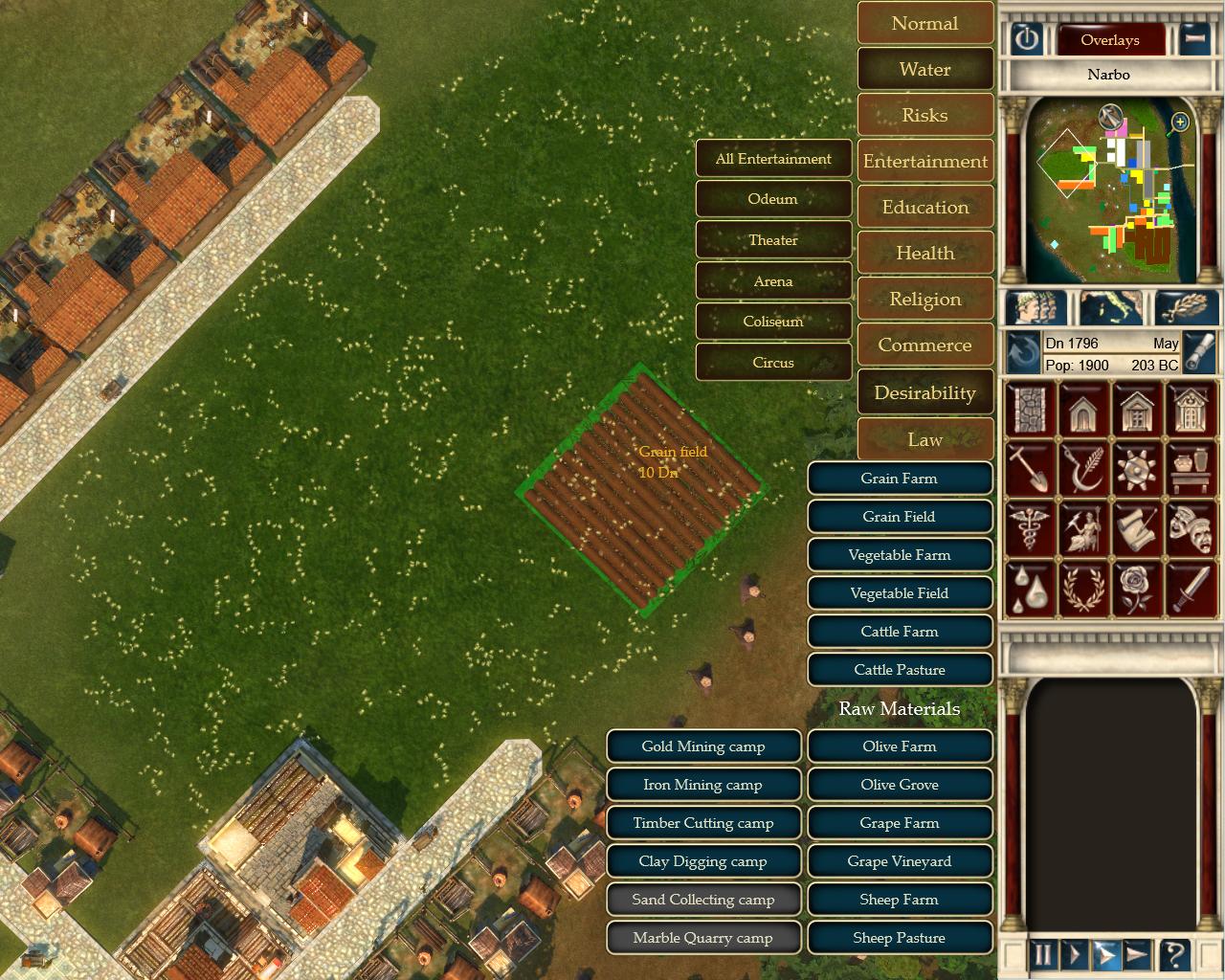Pick the Coliseum entertainment overlay
The width and height of the screenshot is (1225, 980).
[x=773, y=322]
